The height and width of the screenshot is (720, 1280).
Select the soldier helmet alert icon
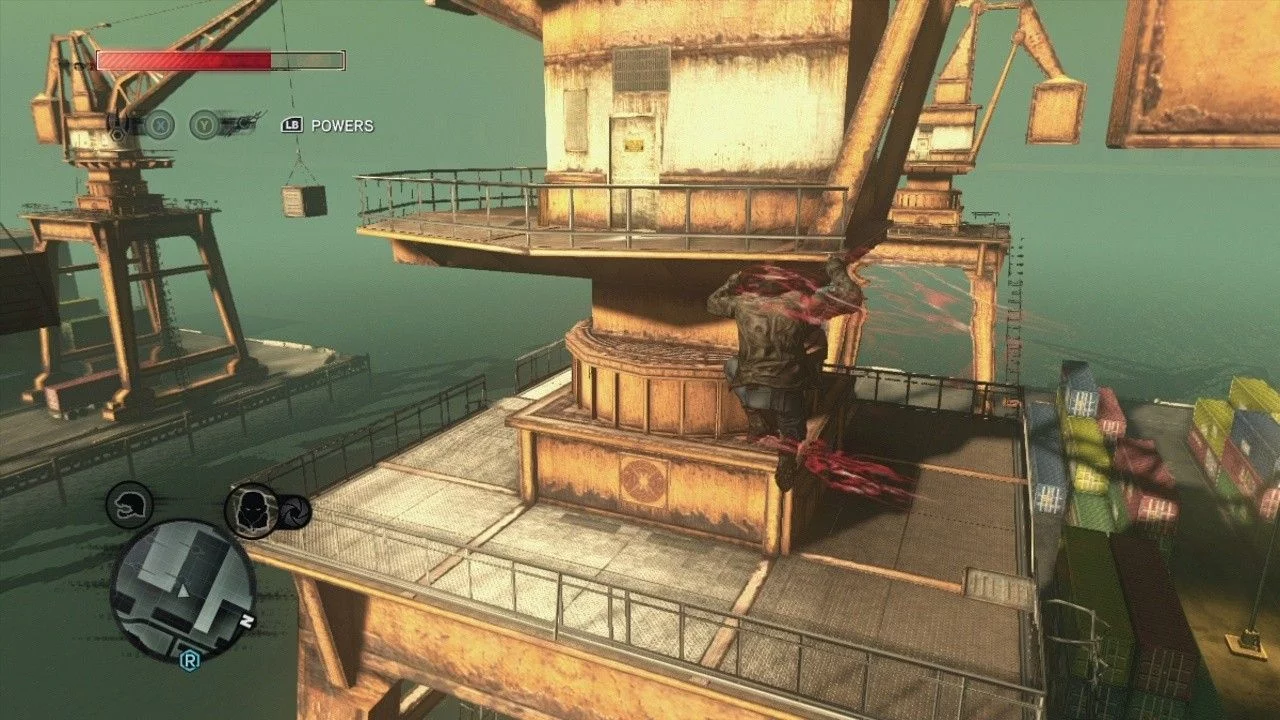coord(129,504)
